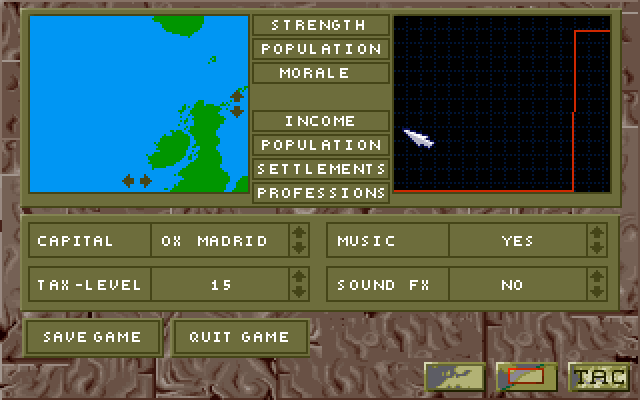Show the Strength graph
Image resolution: width=640 pixels, height=400 pixels.
tap(320, 25)
